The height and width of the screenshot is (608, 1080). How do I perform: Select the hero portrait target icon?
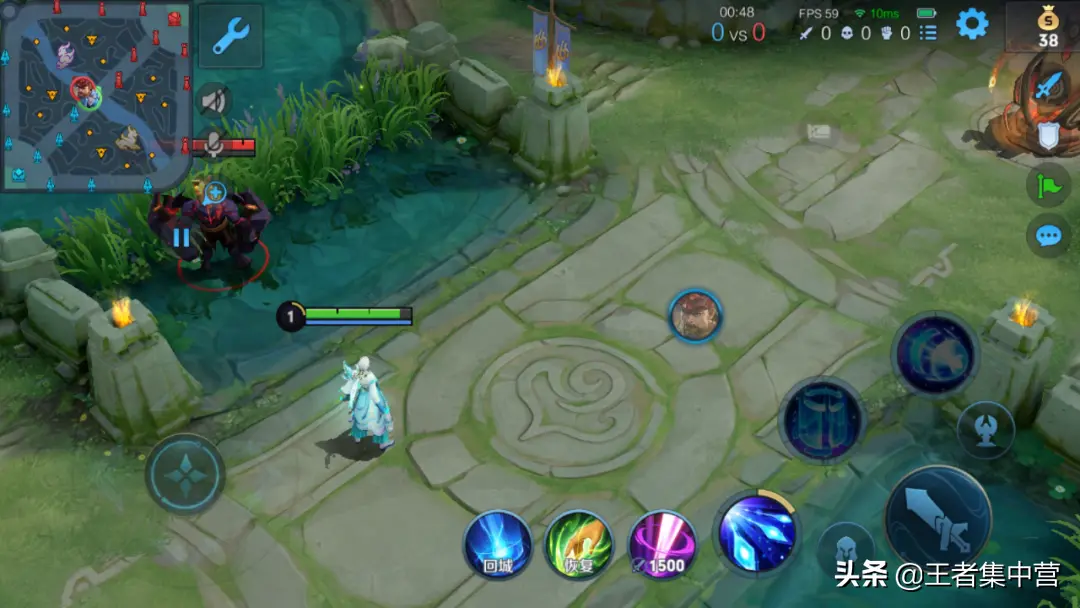click(695, 316)
